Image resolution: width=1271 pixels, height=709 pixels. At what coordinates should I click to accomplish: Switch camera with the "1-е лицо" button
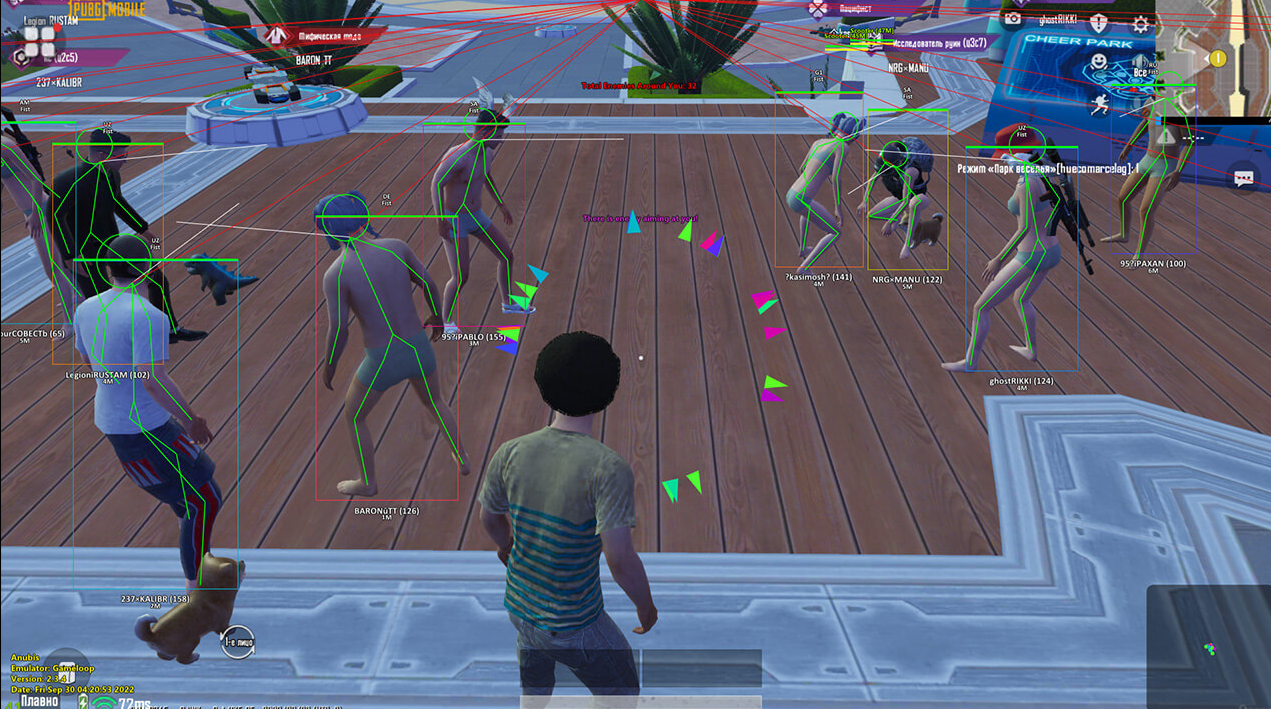238,642
